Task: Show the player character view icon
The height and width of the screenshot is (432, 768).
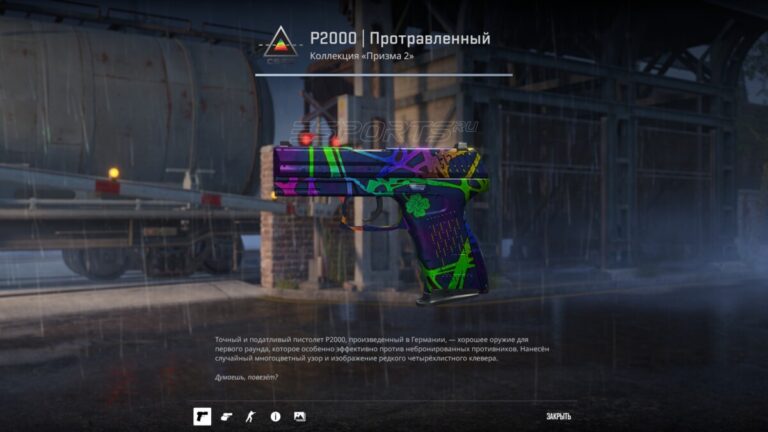Action: point(251,416)
